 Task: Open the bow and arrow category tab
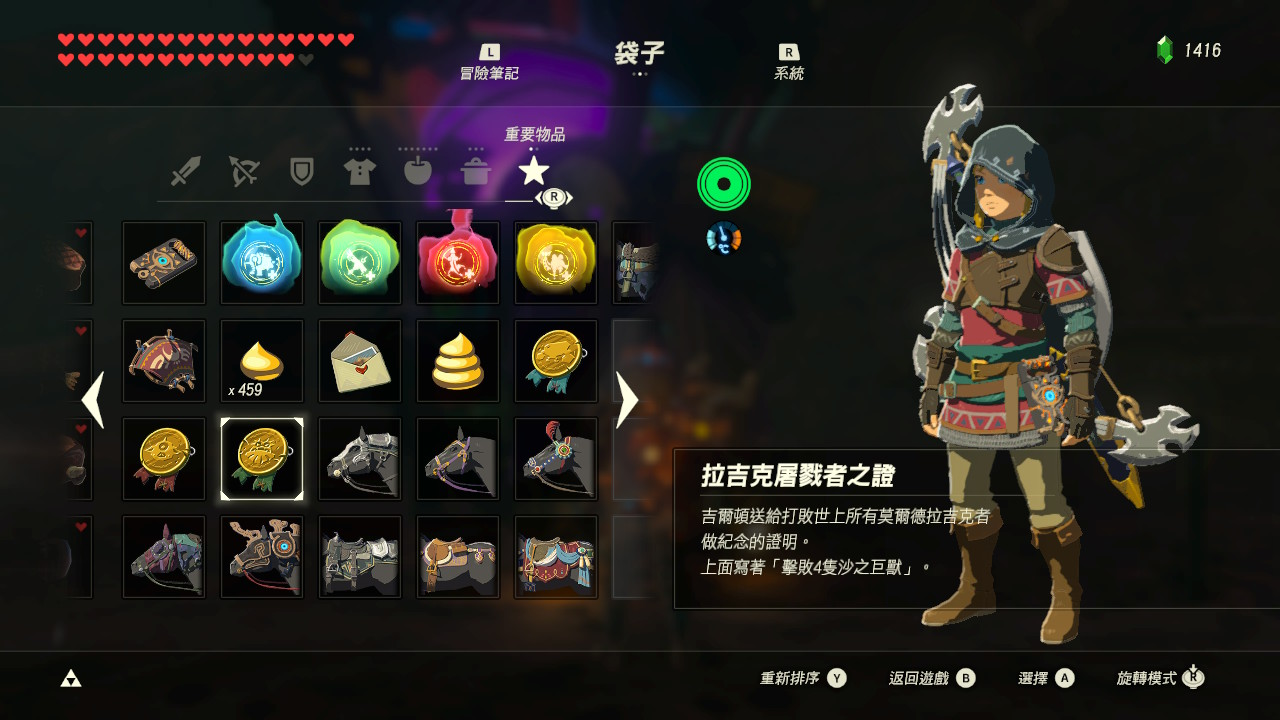(242, 170)
